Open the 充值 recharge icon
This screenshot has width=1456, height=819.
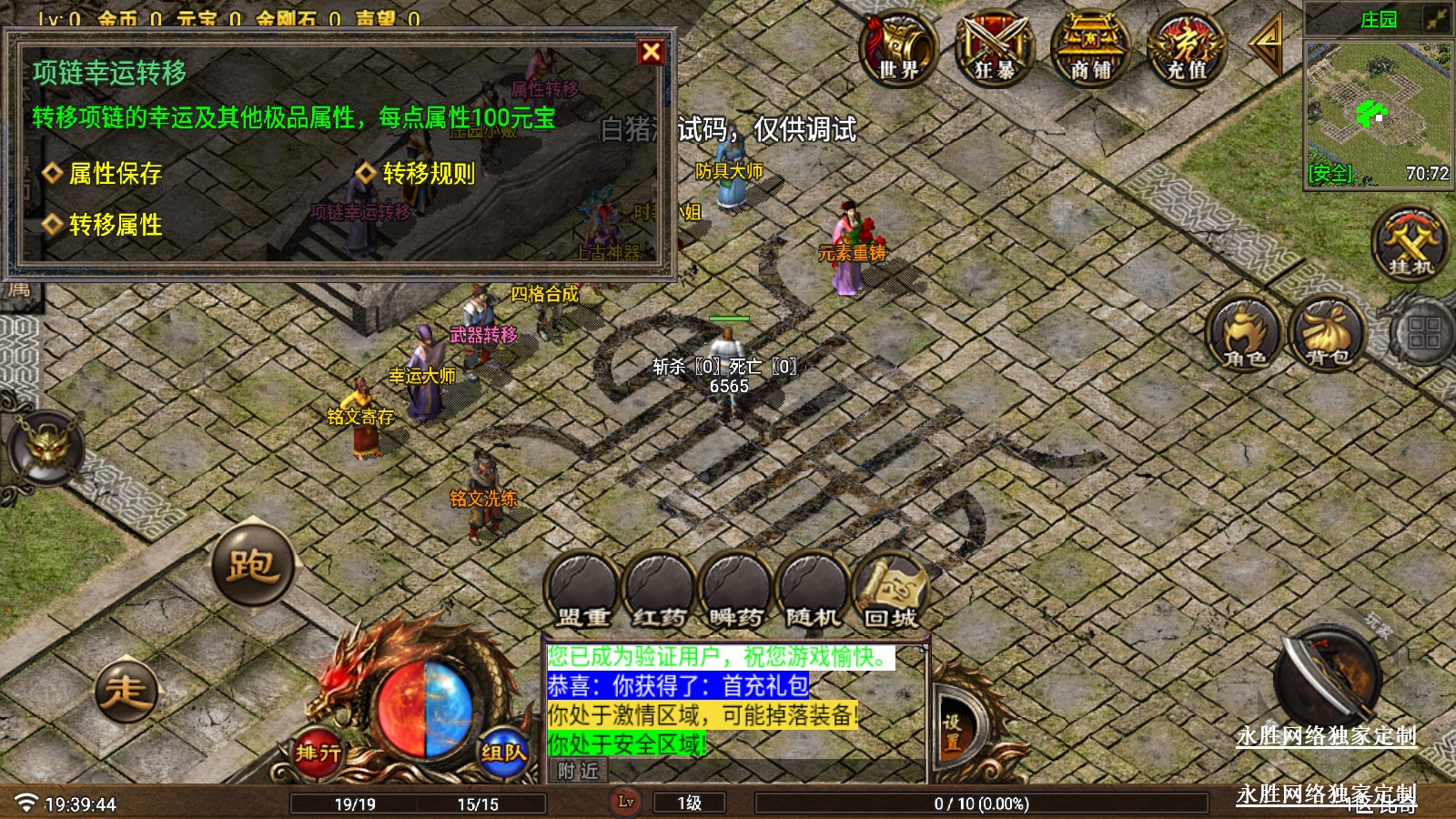pyautogui.click(x=1187, y=48)
